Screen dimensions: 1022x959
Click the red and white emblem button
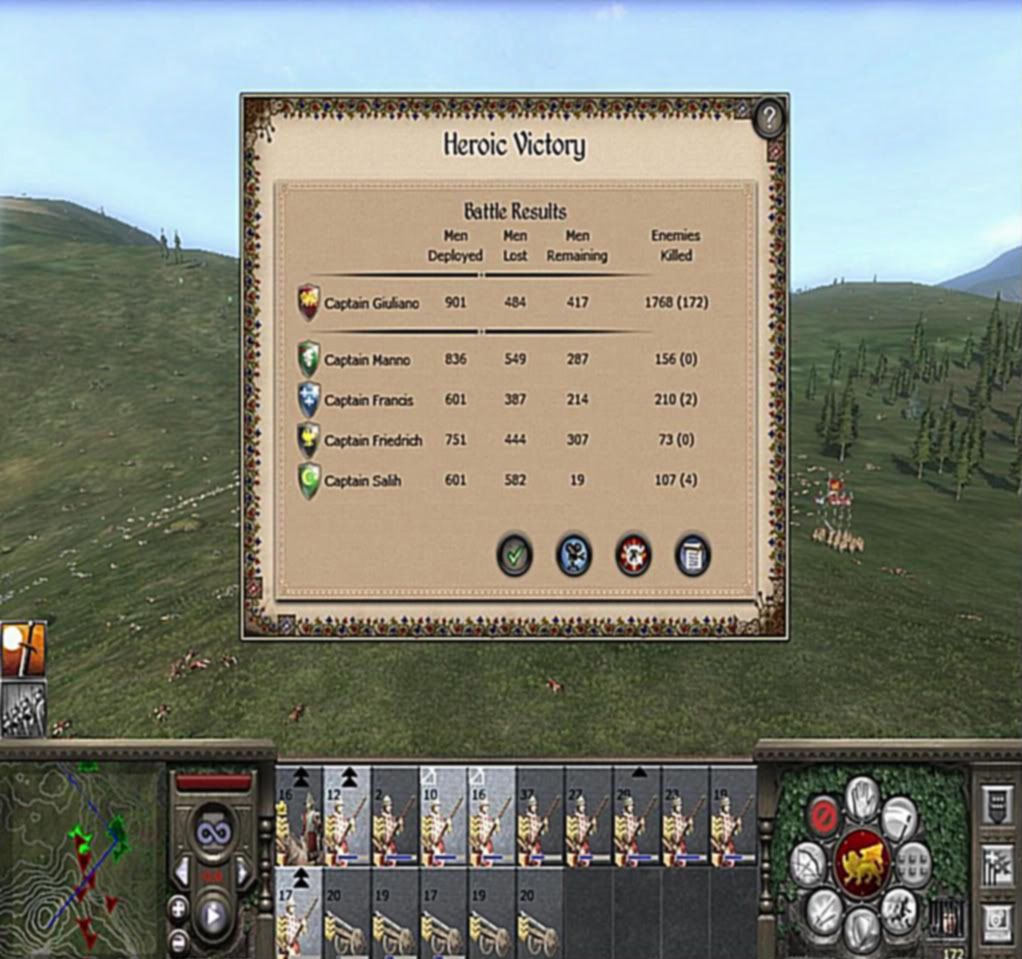634,556
